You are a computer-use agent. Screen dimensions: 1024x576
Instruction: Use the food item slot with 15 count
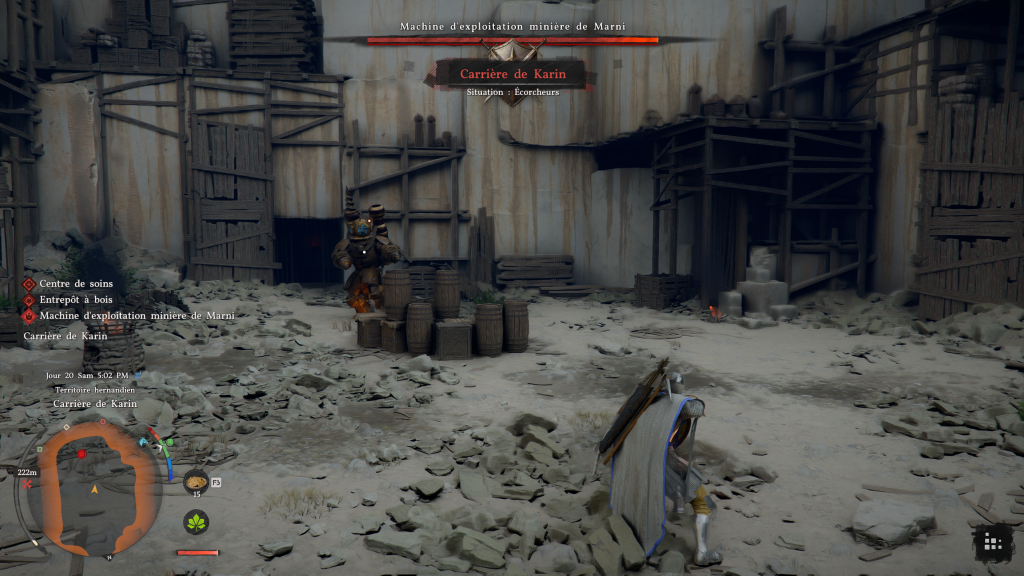tap(195, 480)
